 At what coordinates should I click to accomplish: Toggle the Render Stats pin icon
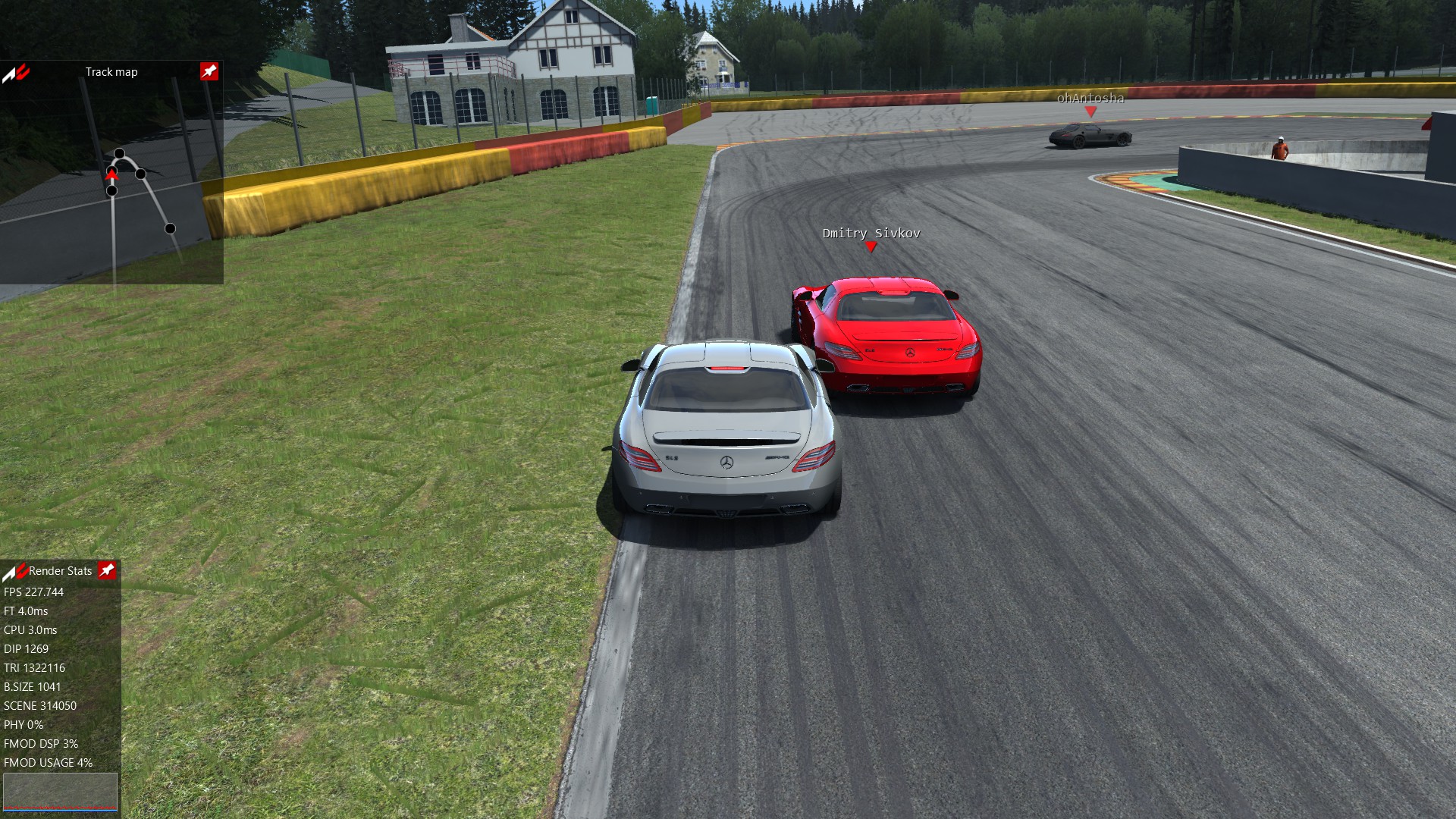[x=107, y=570]
